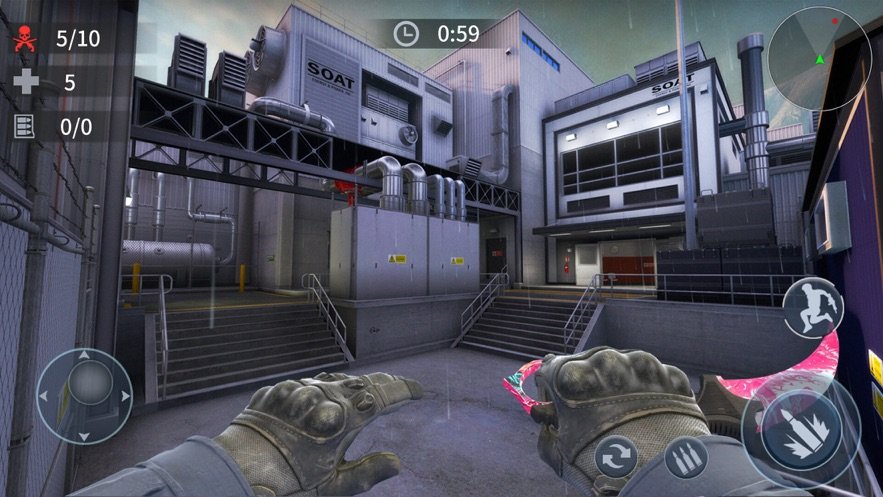The image size is (883, 497).
Task: Switch weapon with the circular arrows button
Action: point(616,460)
